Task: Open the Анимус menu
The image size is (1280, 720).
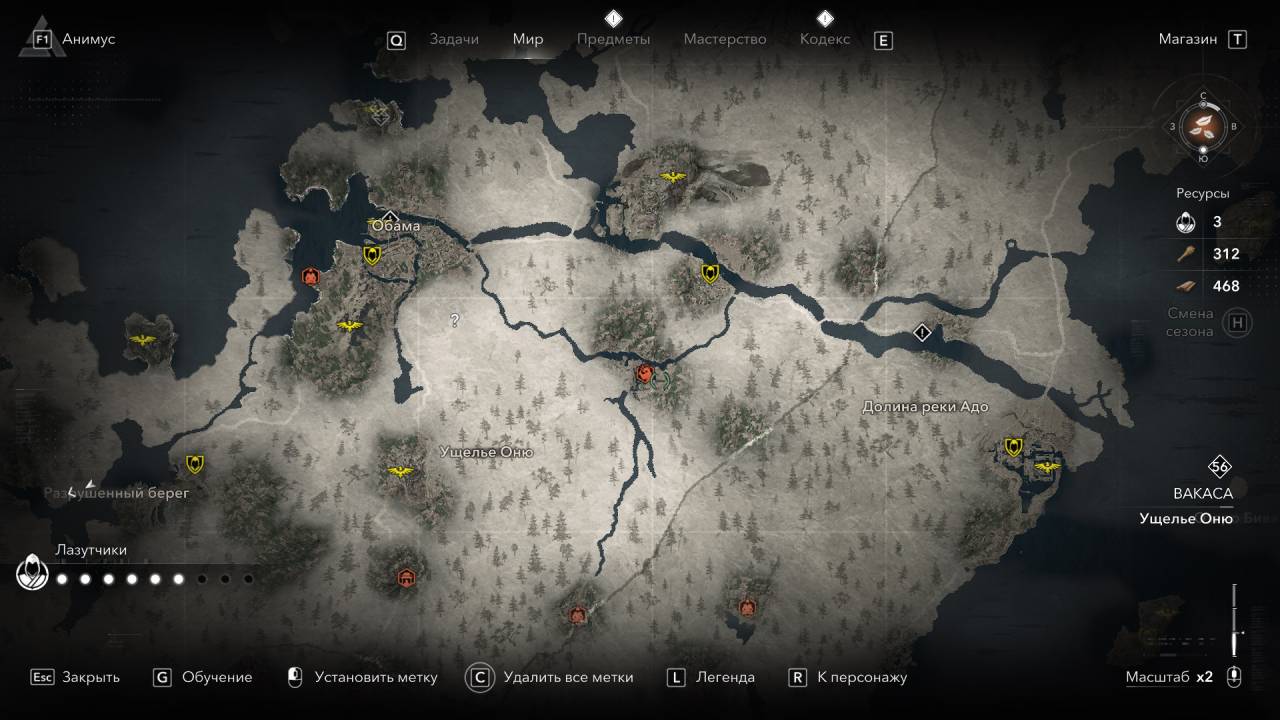Action: point(88,39)
